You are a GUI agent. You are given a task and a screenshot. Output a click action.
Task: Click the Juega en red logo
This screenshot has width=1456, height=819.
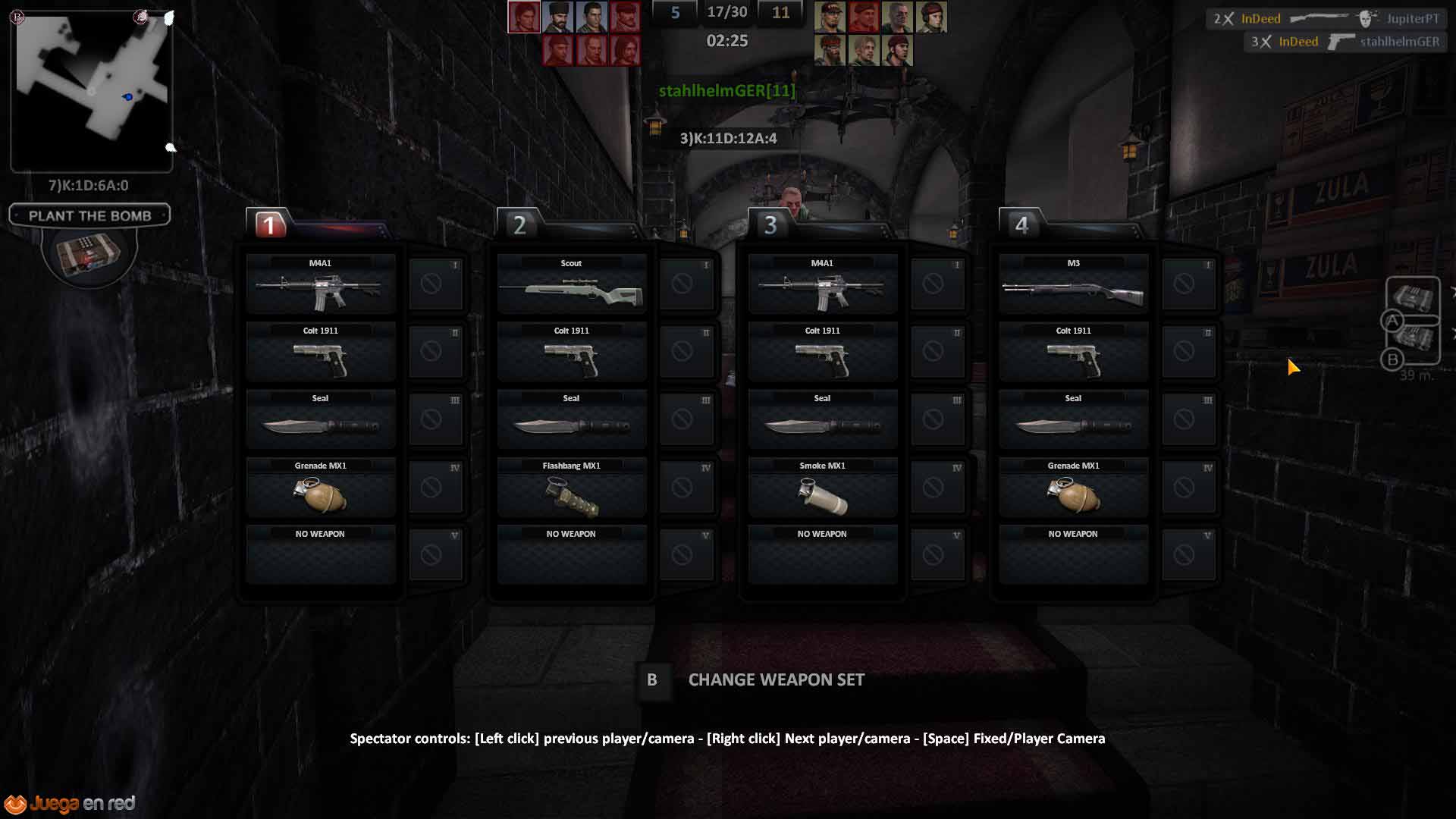click(x=70, y=804)
